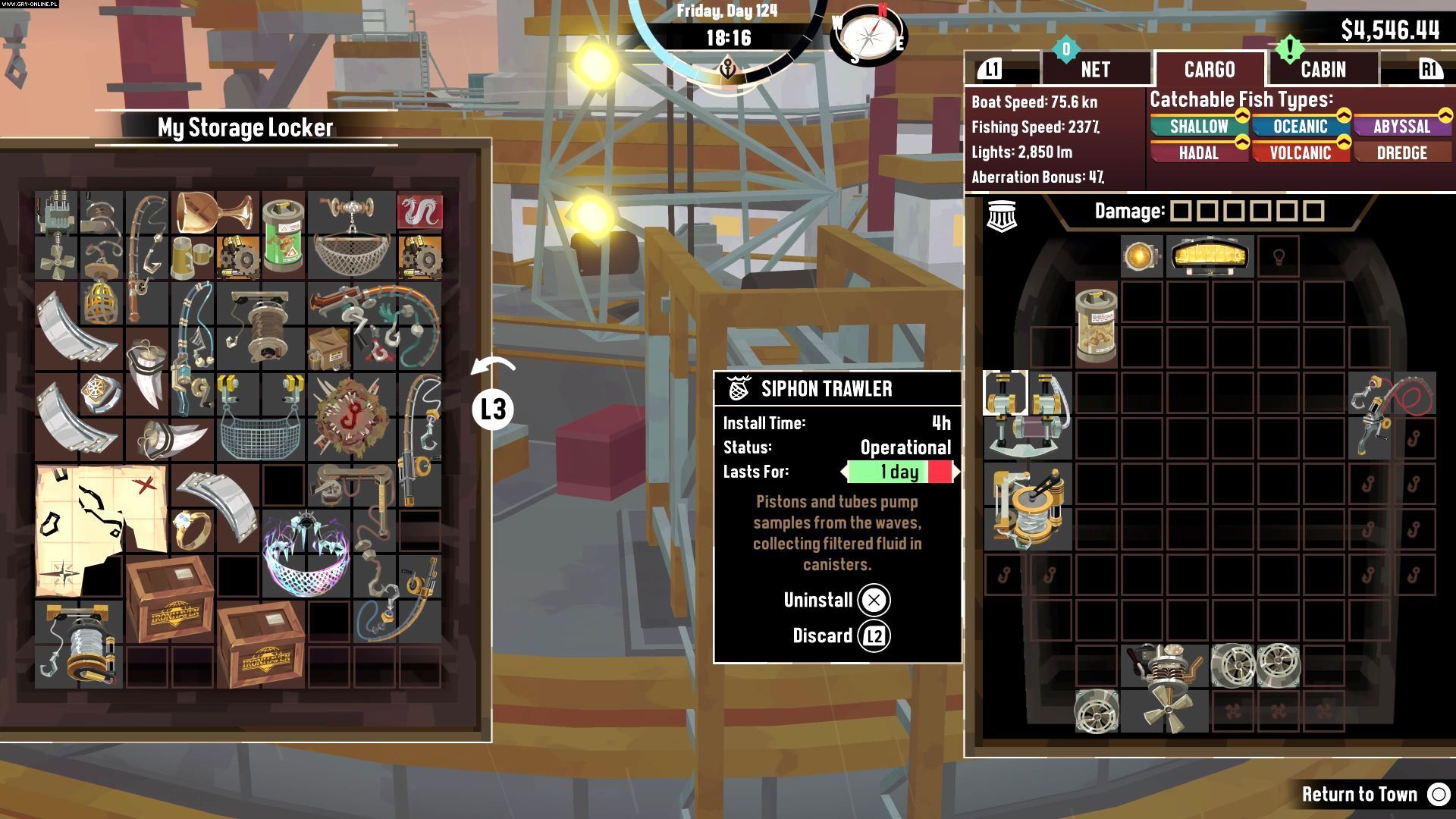The image size is (1456, 819).
Task: Choose the diamond ring item
Action: click(193, 529)
